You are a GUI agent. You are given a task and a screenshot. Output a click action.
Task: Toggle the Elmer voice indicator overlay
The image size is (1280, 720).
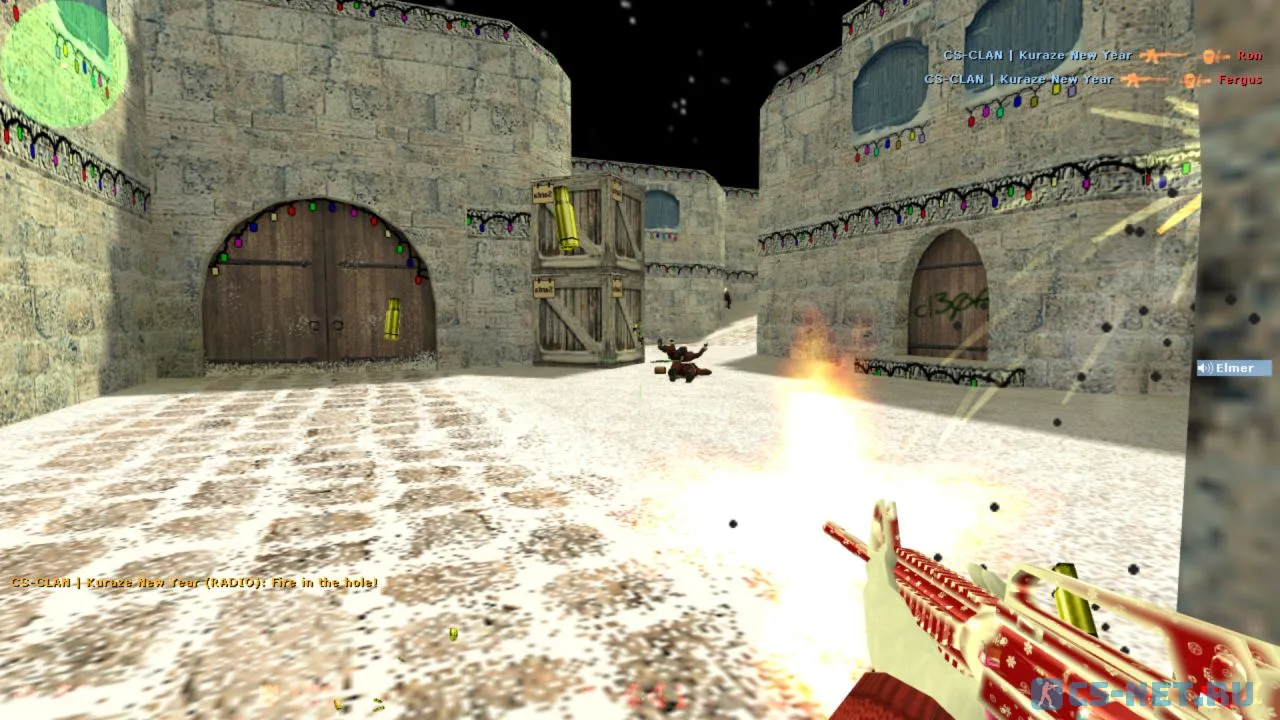[x=1232, y=368]
